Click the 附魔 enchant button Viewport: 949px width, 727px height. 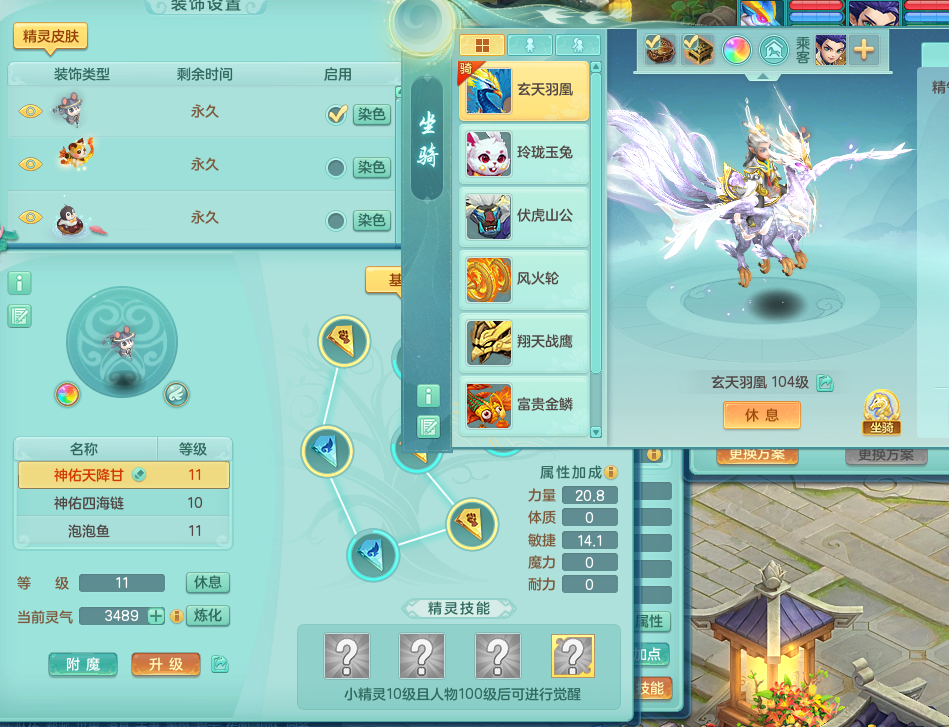(83, 664)
